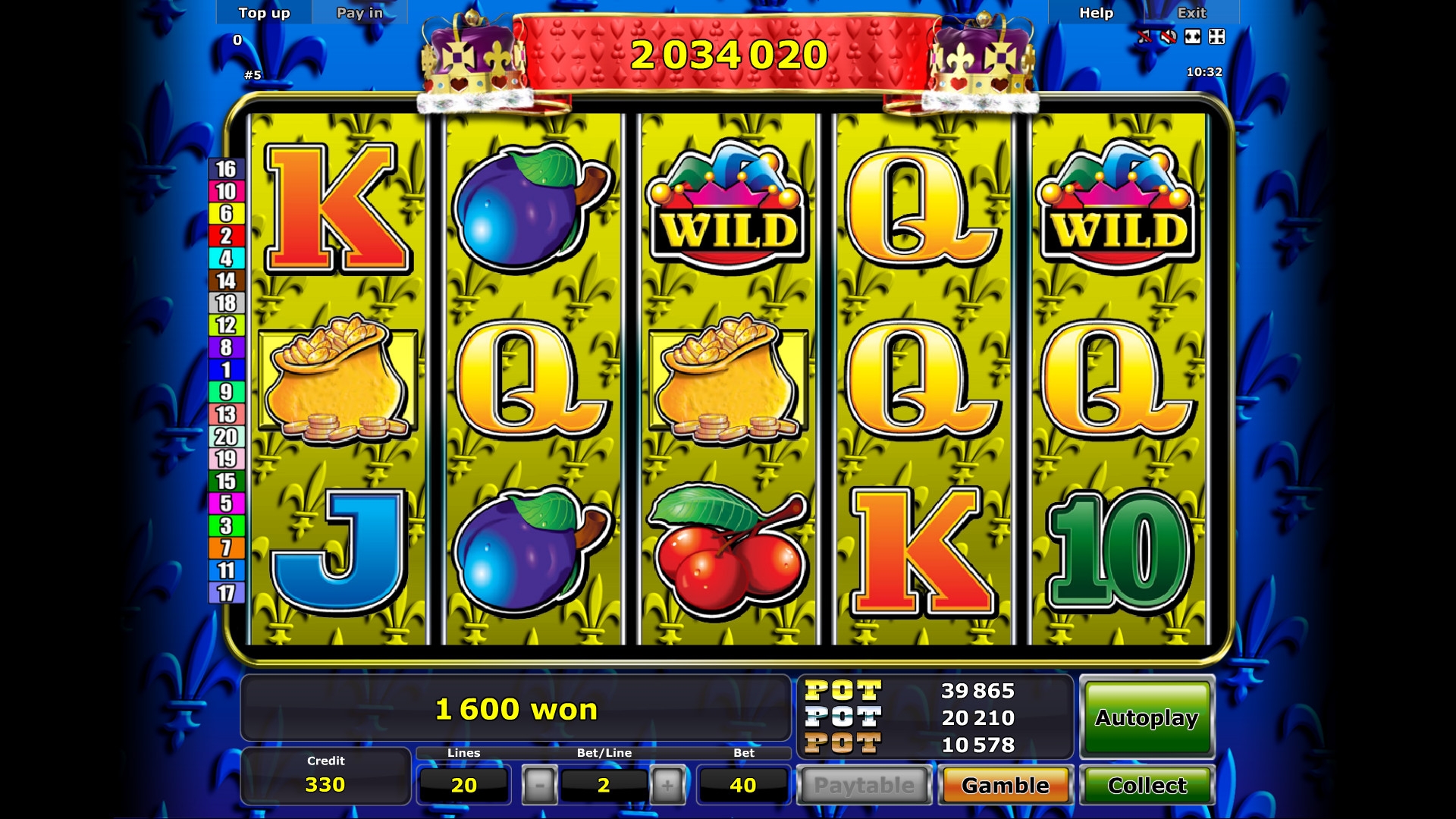Open the Paytable
This screenshot has height=819, width=1456.
click(x=864, y=785)
